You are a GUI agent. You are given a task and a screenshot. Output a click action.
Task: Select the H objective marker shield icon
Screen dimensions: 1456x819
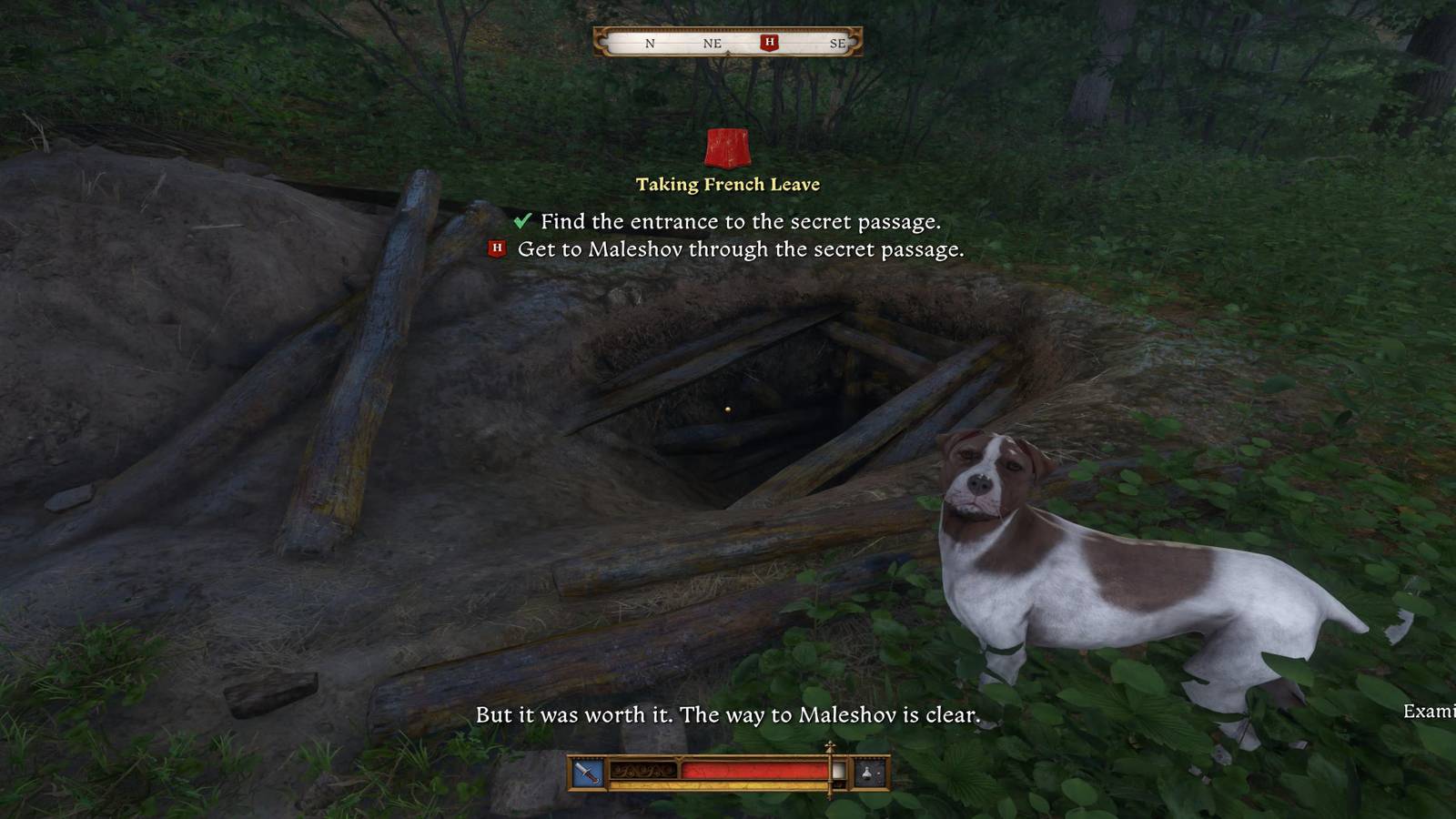(x=497, y=248)
